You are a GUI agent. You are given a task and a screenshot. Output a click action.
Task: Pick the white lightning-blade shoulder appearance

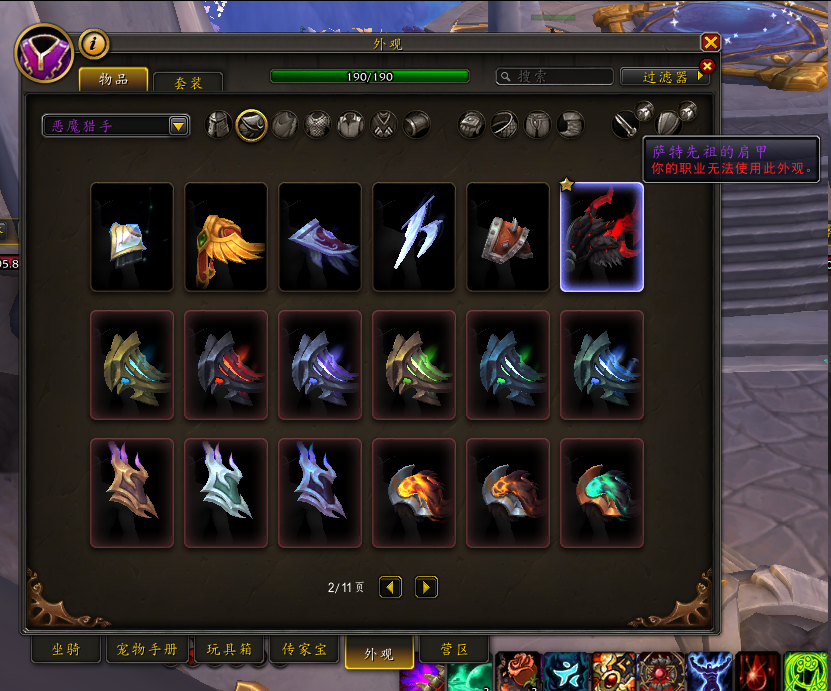tap(414, 237)
